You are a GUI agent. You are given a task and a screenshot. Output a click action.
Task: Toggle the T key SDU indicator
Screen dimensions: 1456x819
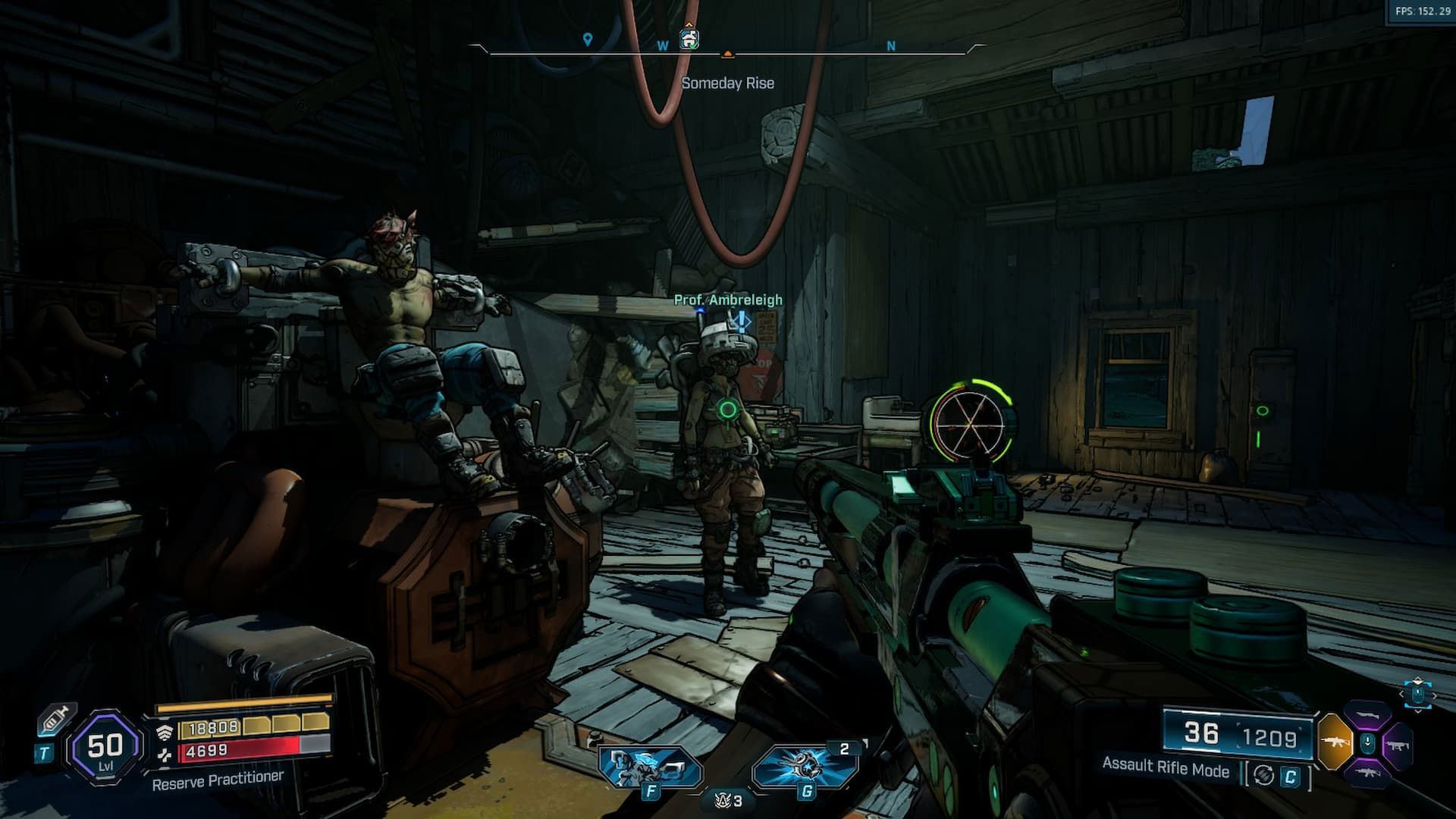point(45,753)
